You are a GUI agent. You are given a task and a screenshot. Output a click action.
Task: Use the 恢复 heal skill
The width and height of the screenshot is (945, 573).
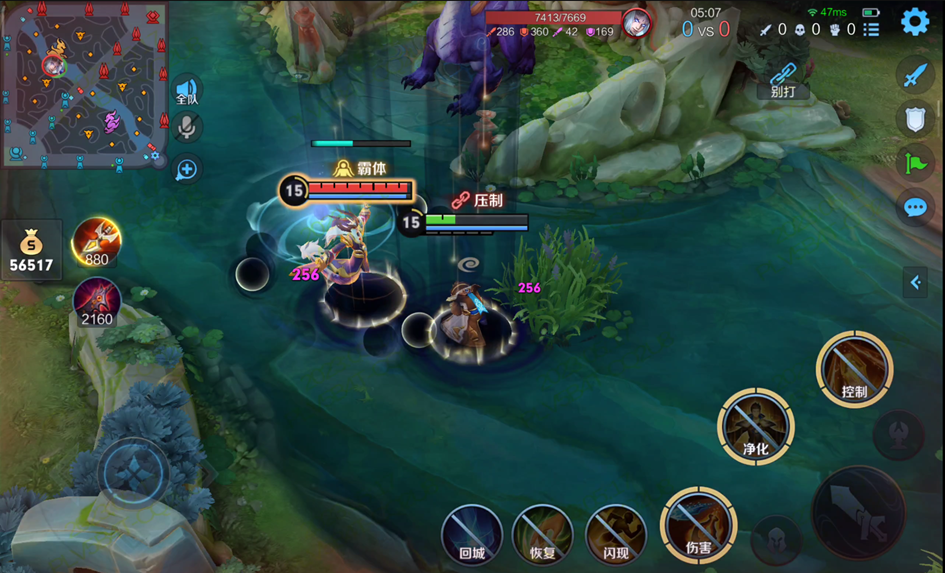coord(542,534)
